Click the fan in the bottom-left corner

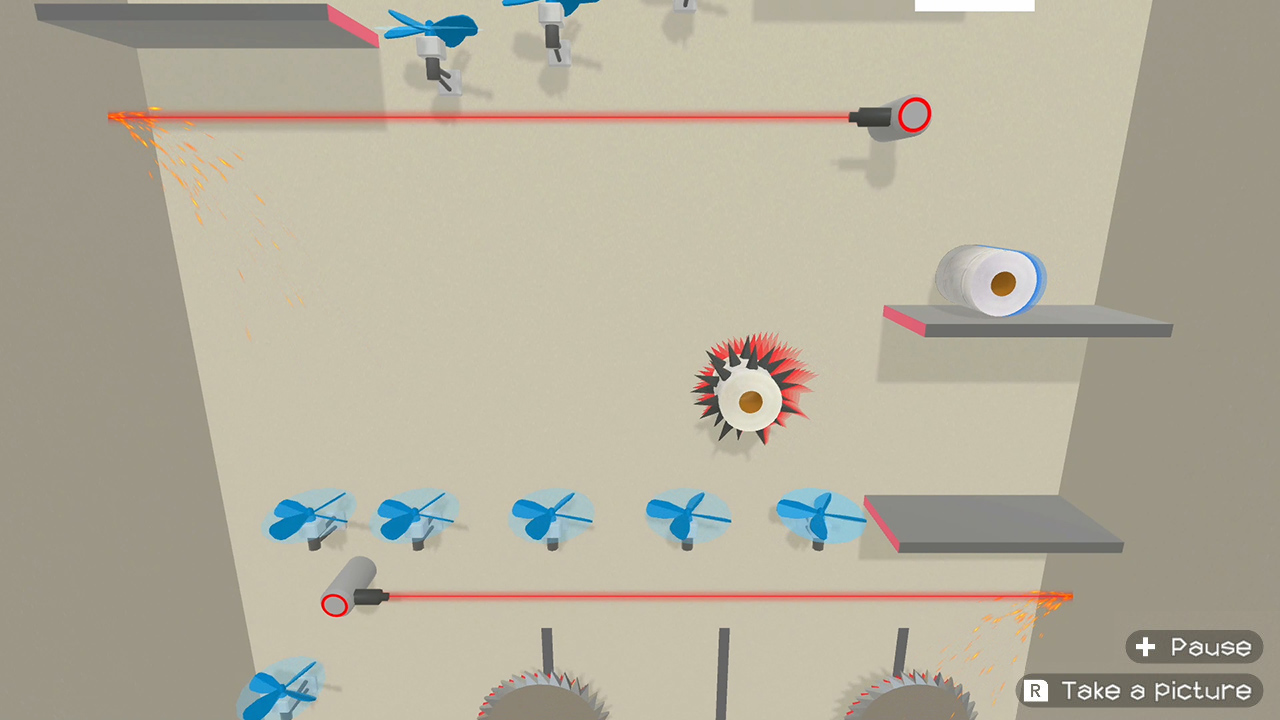pos(280,690)
